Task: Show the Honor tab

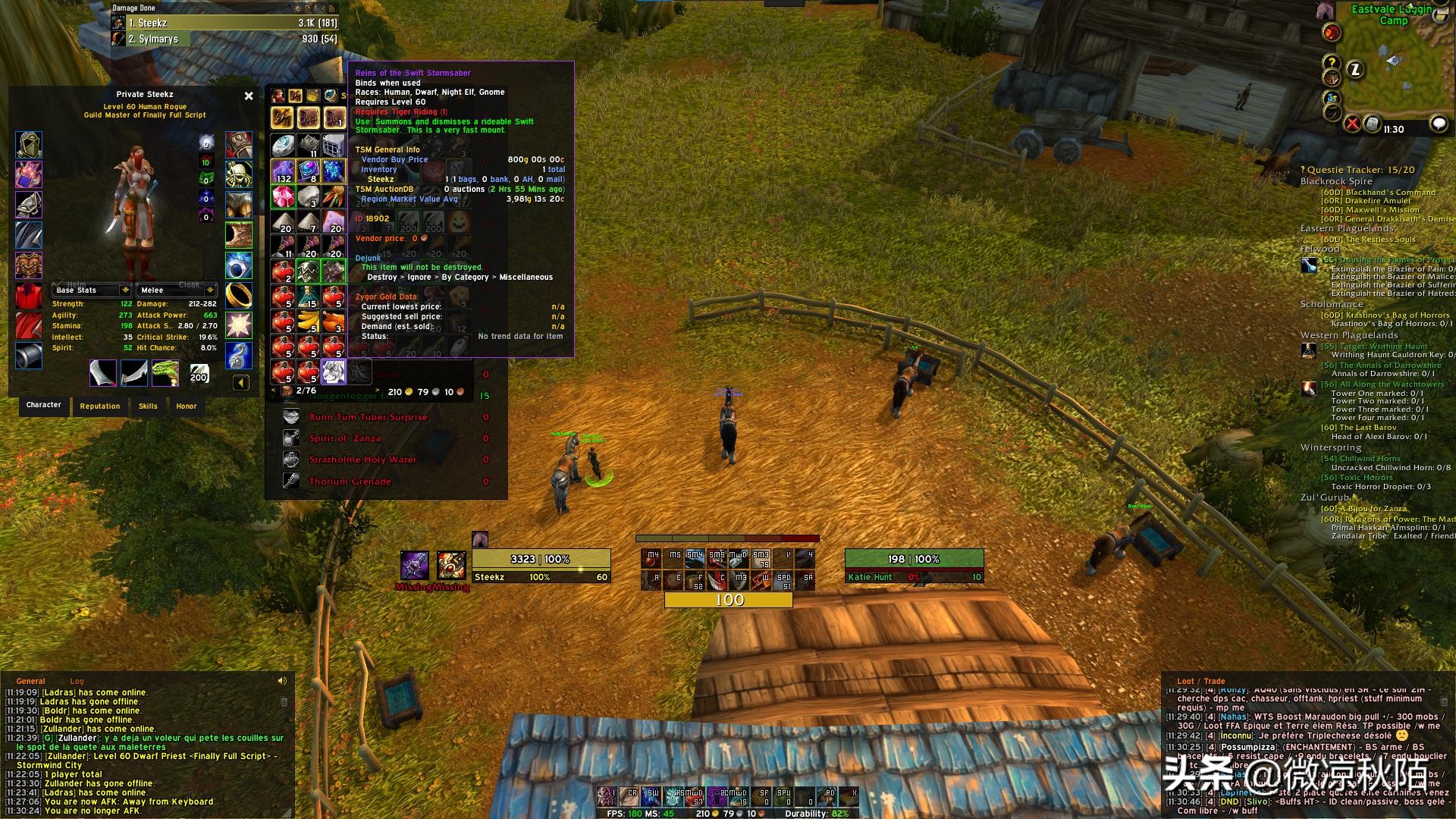Action: pos(187,406)
